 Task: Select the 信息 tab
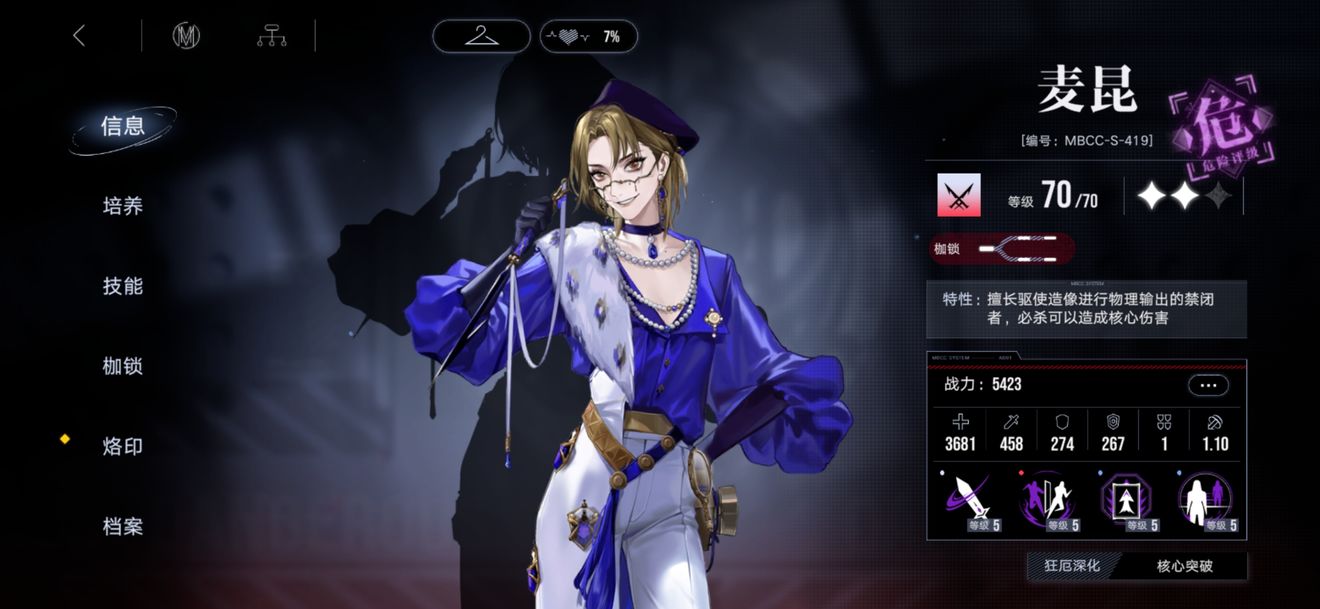tap(123, 126)
